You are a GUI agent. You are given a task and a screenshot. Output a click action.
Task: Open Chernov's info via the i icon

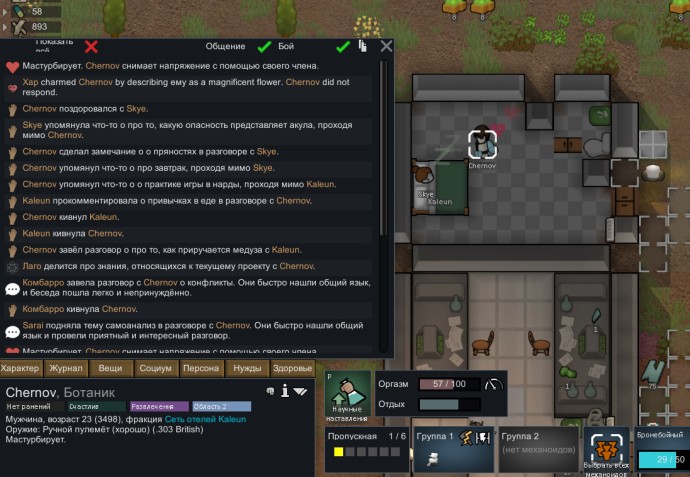click(285, 390)
